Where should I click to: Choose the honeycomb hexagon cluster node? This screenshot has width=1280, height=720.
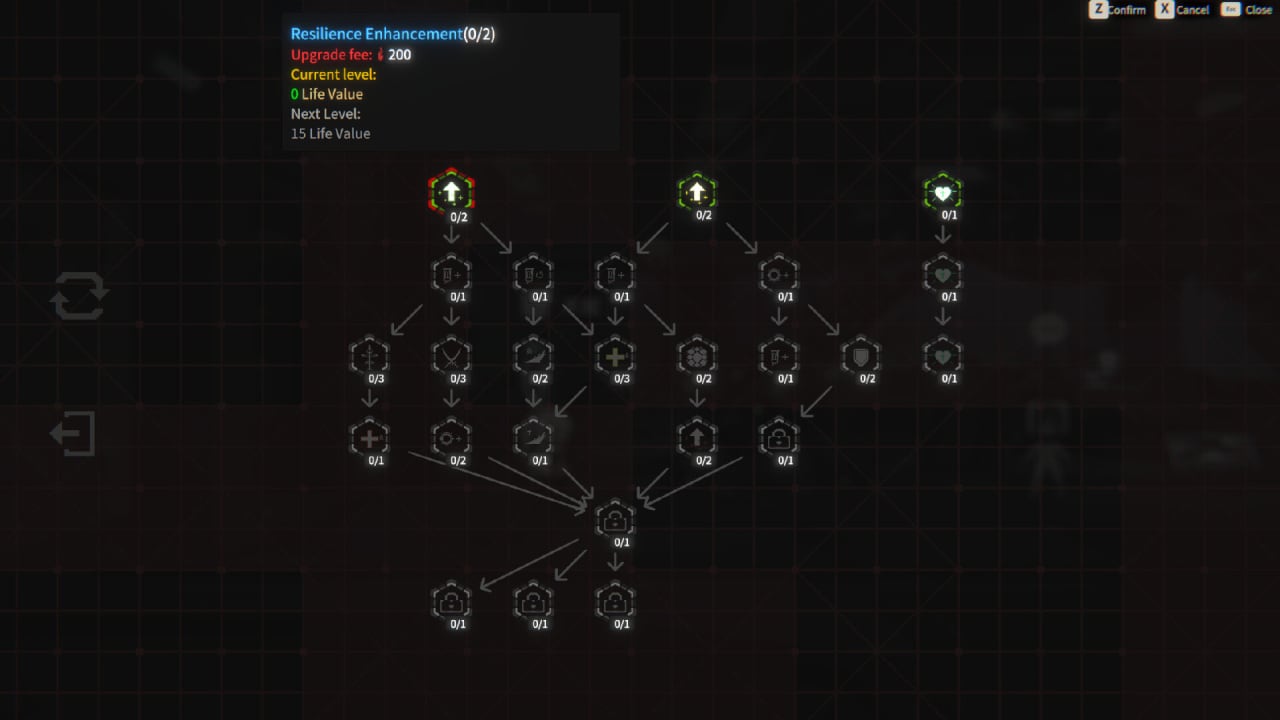pyautogui.click(x=697, y=355)
